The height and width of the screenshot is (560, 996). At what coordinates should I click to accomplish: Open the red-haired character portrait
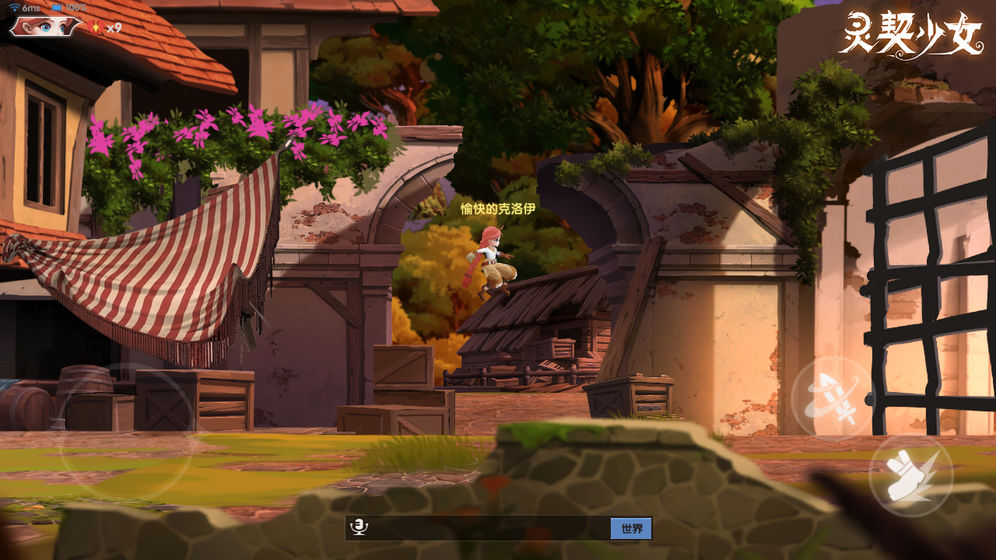point(45,25)
